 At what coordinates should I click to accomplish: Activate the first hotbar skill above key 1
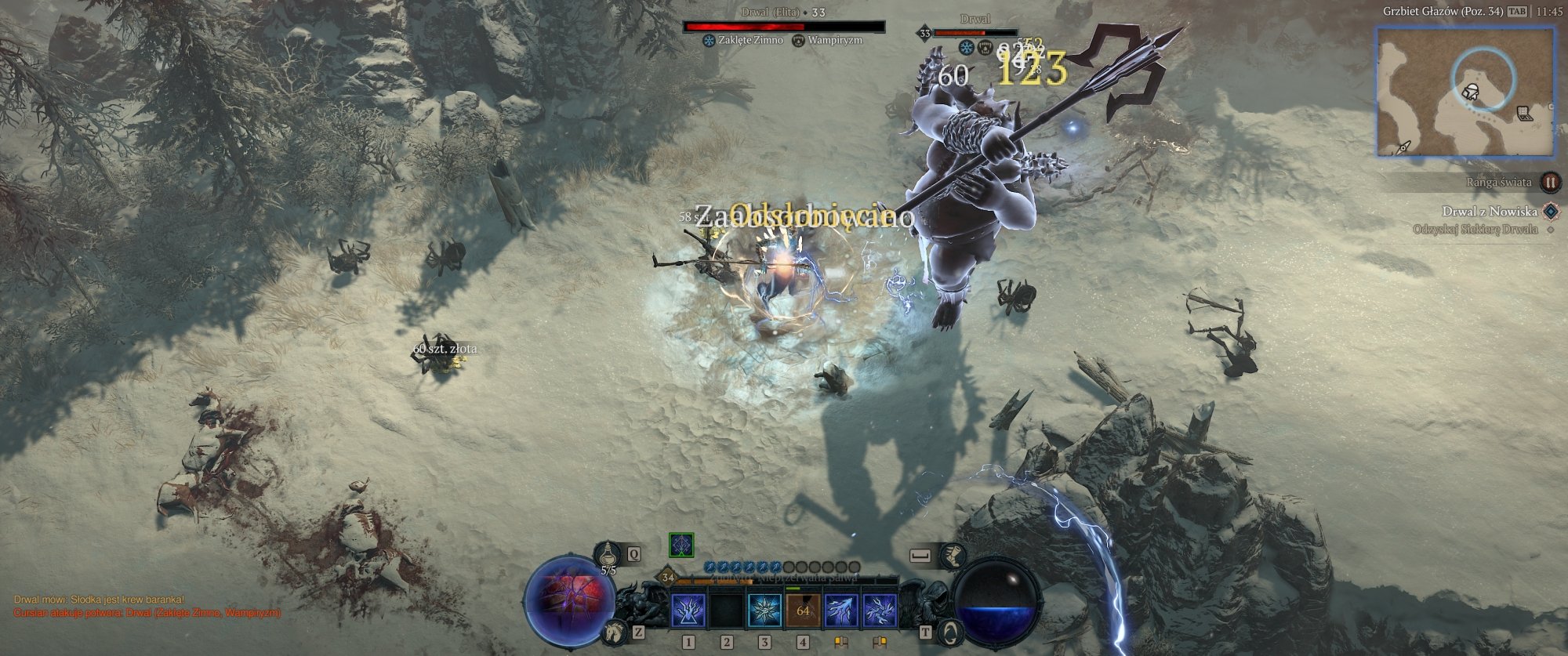pos(688,611)
